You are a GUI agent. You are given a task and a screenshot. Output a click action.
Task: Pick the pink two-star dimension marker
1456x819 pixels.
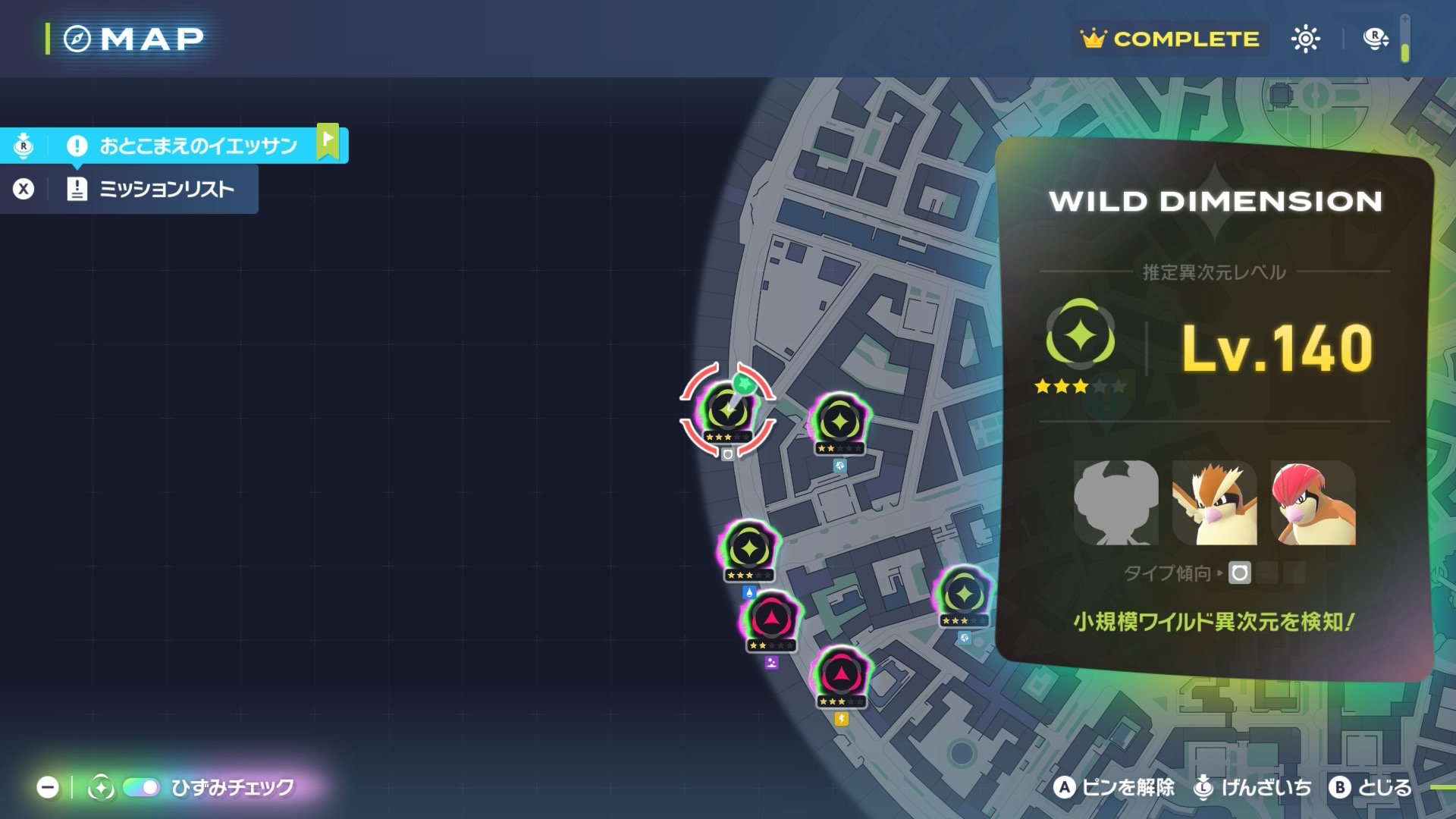click(x=771, y=620)
